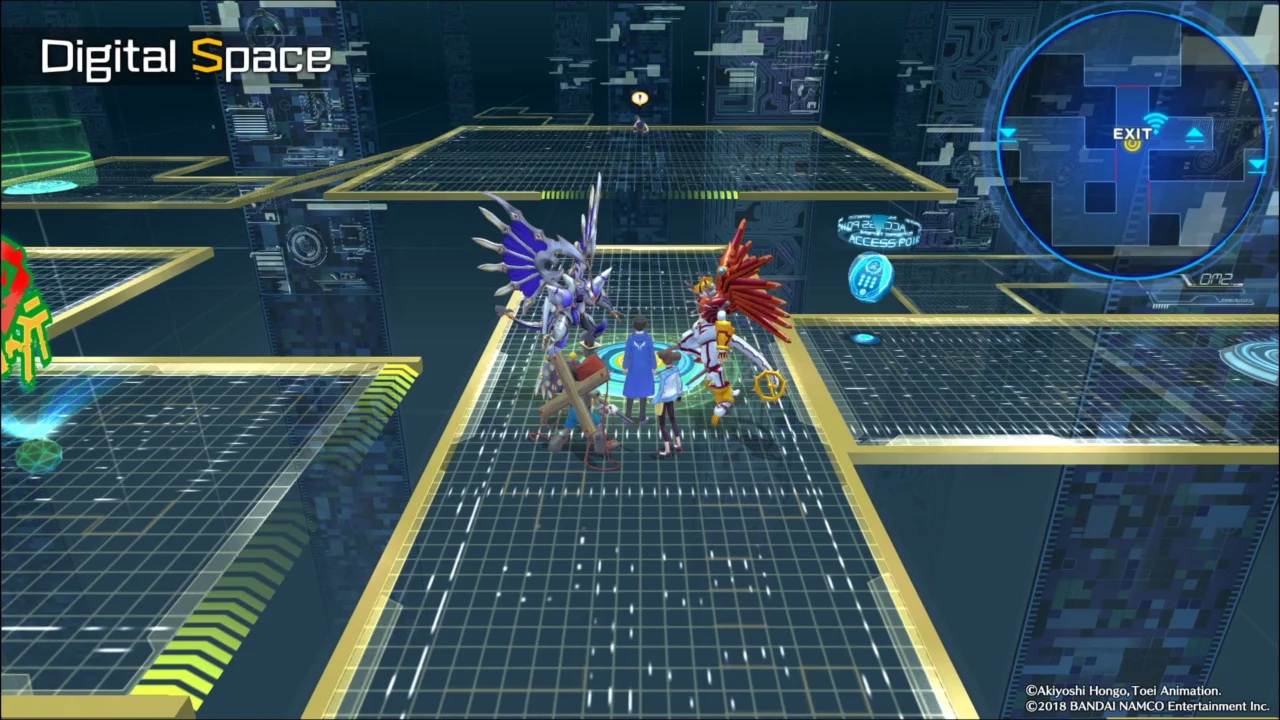1280x720 pixels.
Task: Select the Digital Space title banner
Action: (185, 57)
